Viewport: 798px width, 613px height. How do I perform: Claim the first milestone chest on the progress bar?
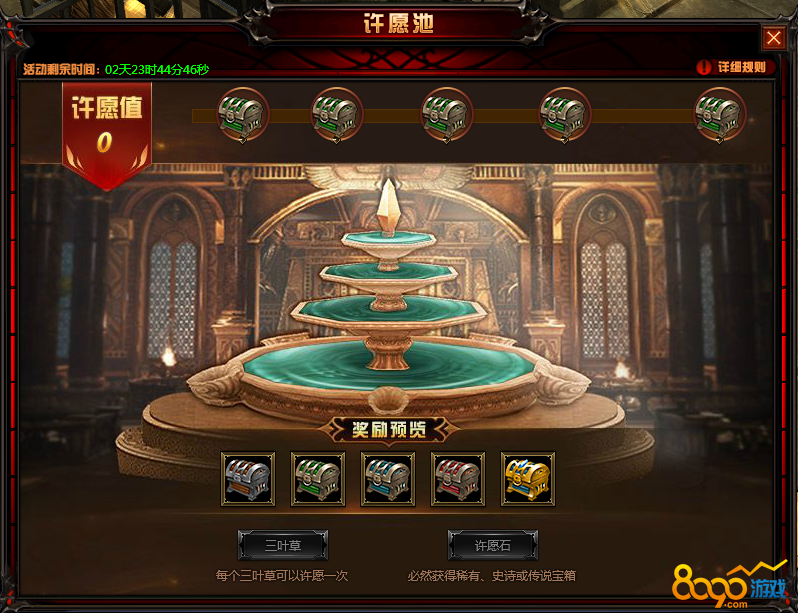click(x=241, y=113)
